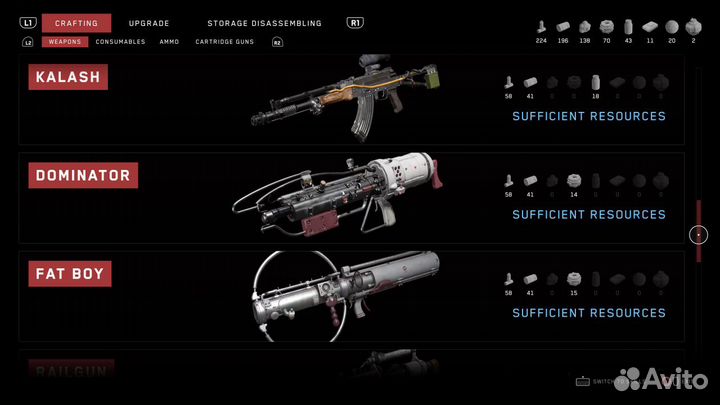Switch to the Ammo category
Viewport: 720px width, 405px height.
pyautogui.click(x=170, y=42)
